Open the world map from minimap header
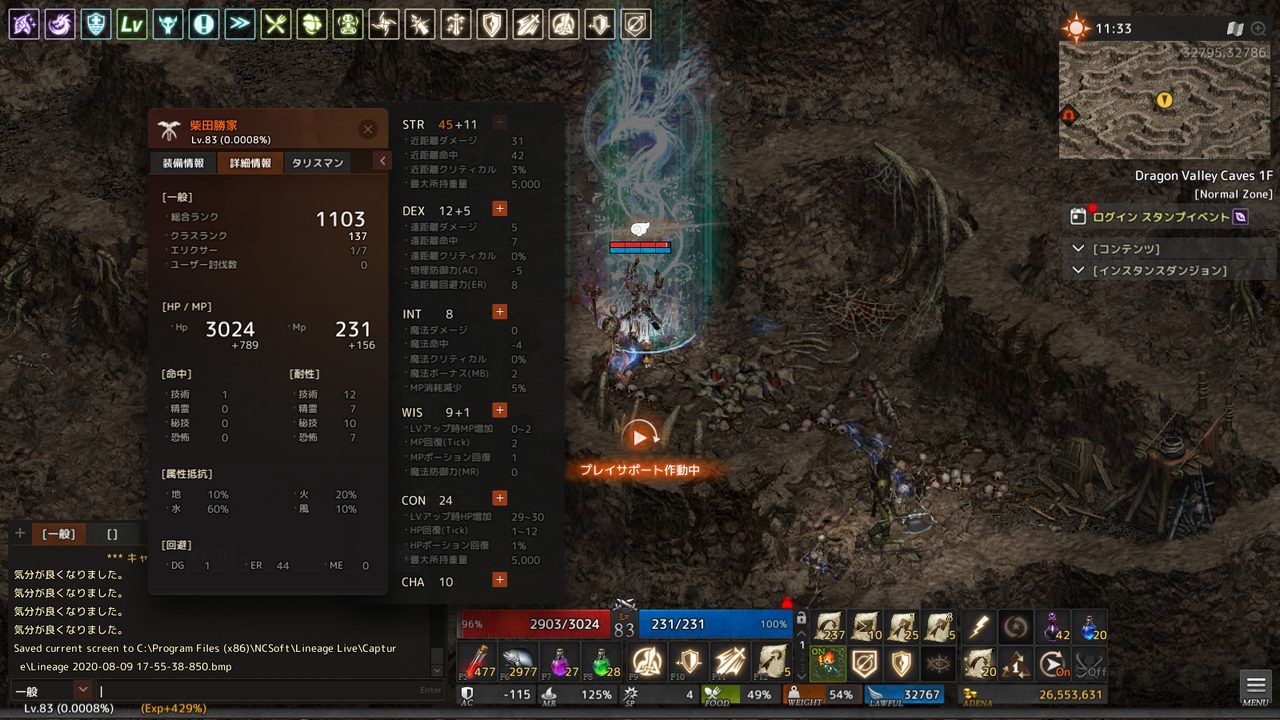 [1235, 28]
